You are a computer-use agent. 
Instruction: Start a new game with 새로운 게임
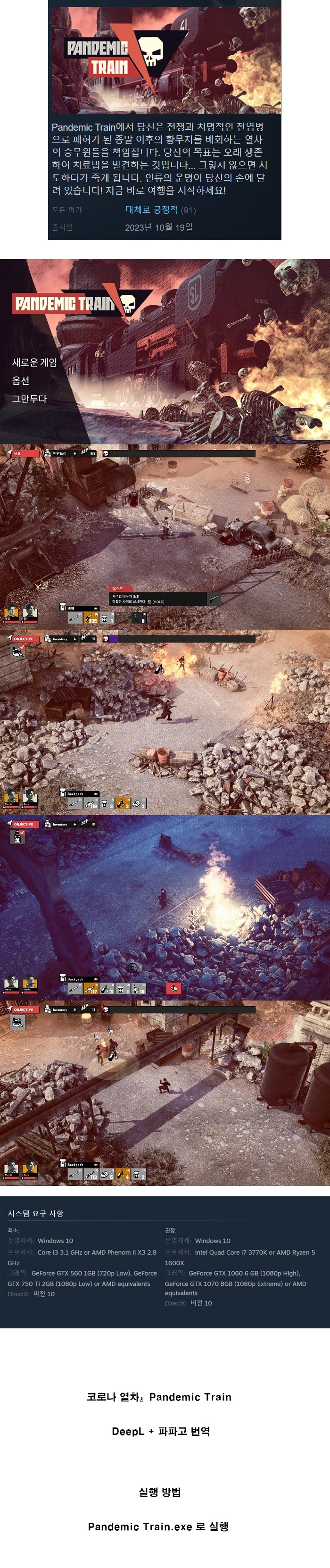[x=35, y=363]
